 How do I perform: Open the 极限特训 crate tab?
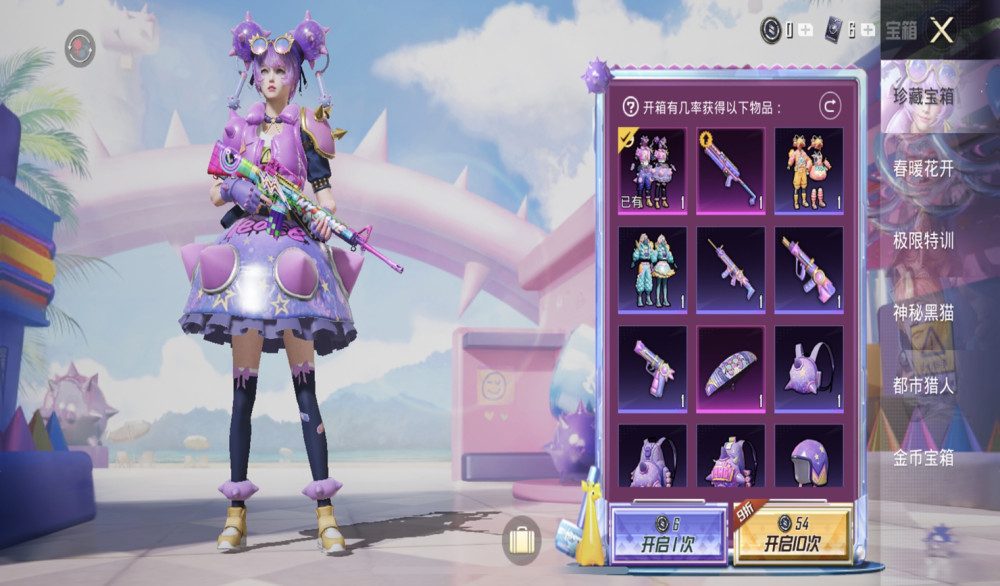[x=923, y=241]
